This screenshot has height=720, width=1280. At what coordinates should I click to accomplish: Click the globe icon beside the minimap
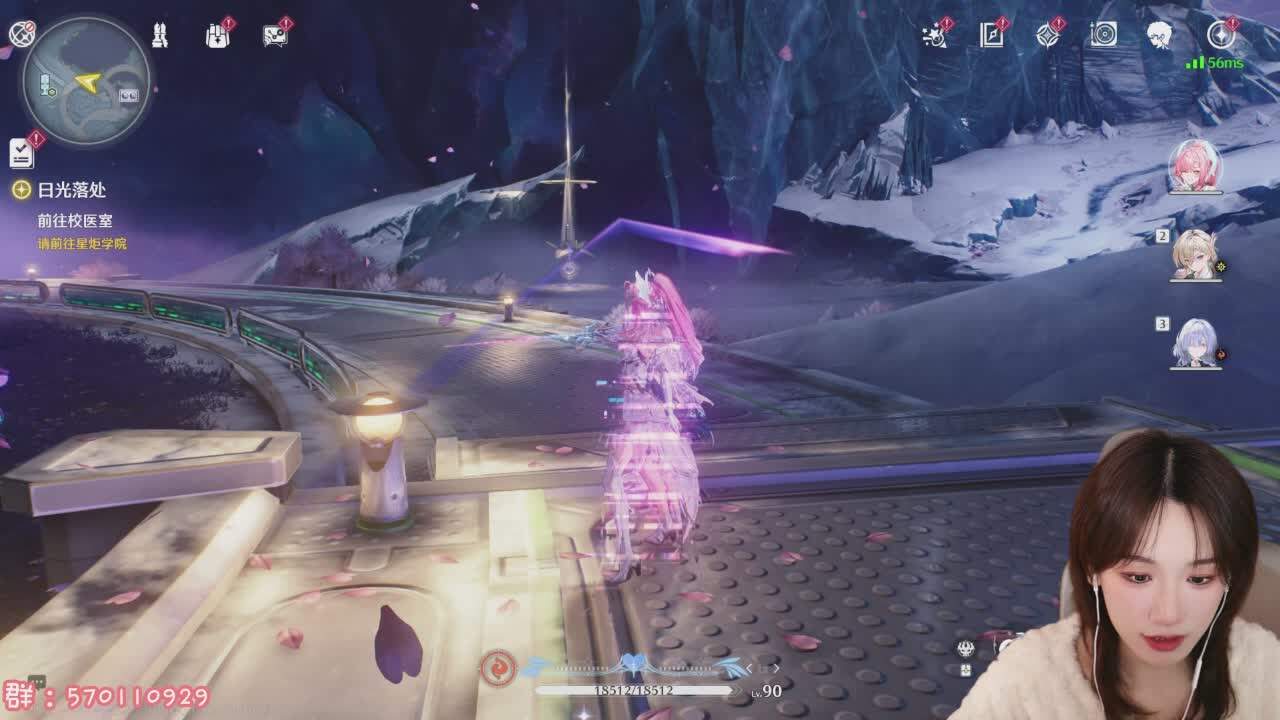click(x=20, y=34)
